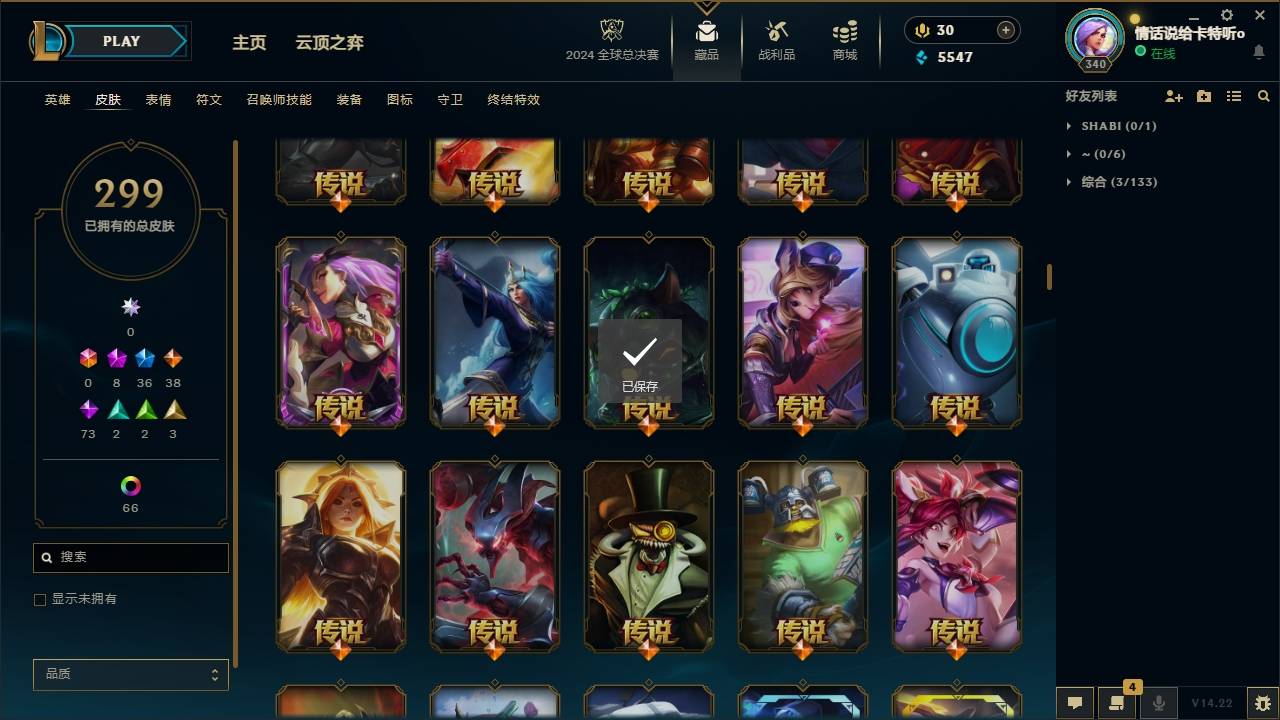Click the 搜索 search input field
The height and width of the screenshot is (720, 1280).
tap(130, 557)
